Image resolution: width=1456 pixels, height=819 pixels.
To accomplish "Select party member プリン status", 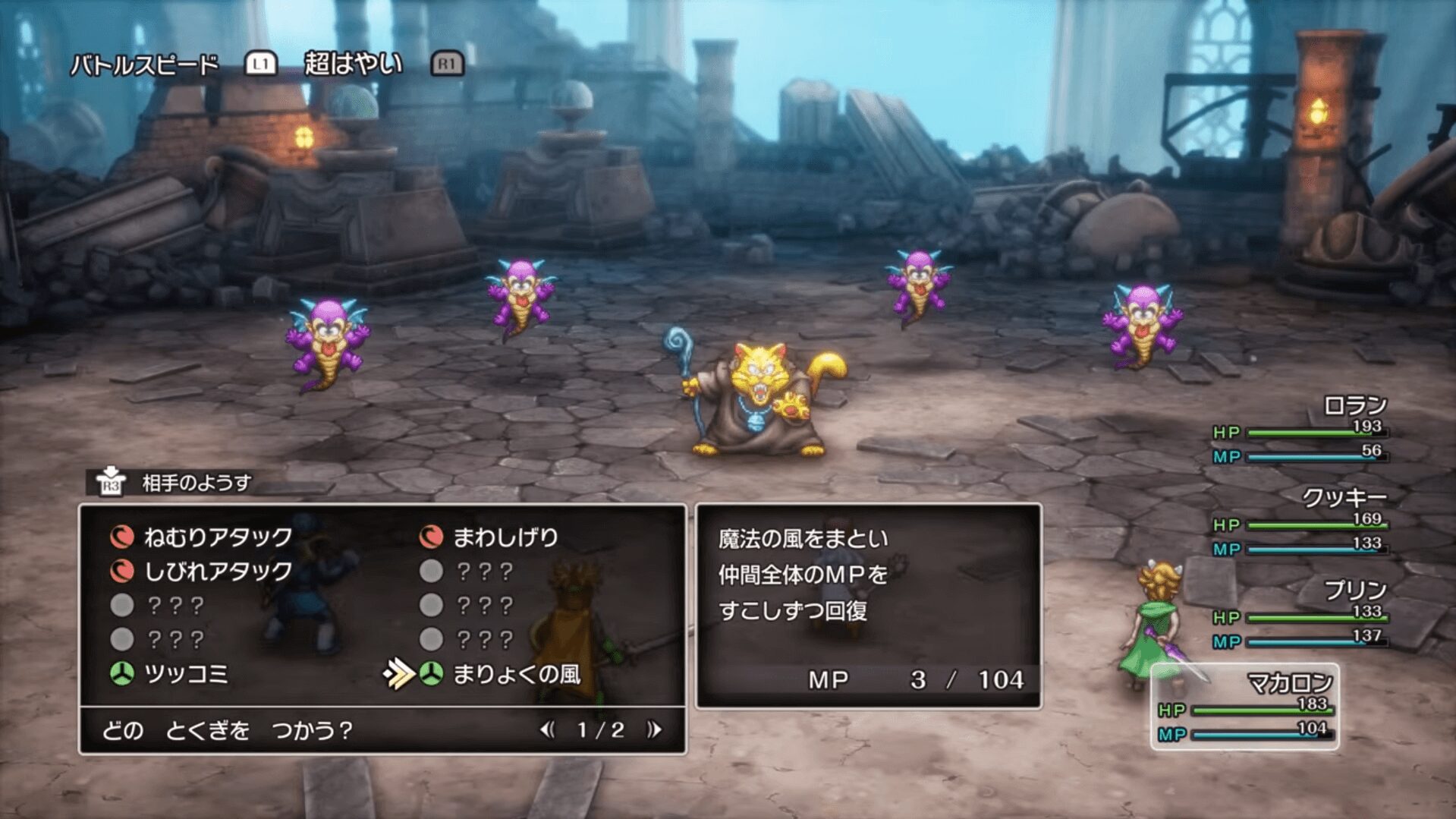I will click(1300, 615).
